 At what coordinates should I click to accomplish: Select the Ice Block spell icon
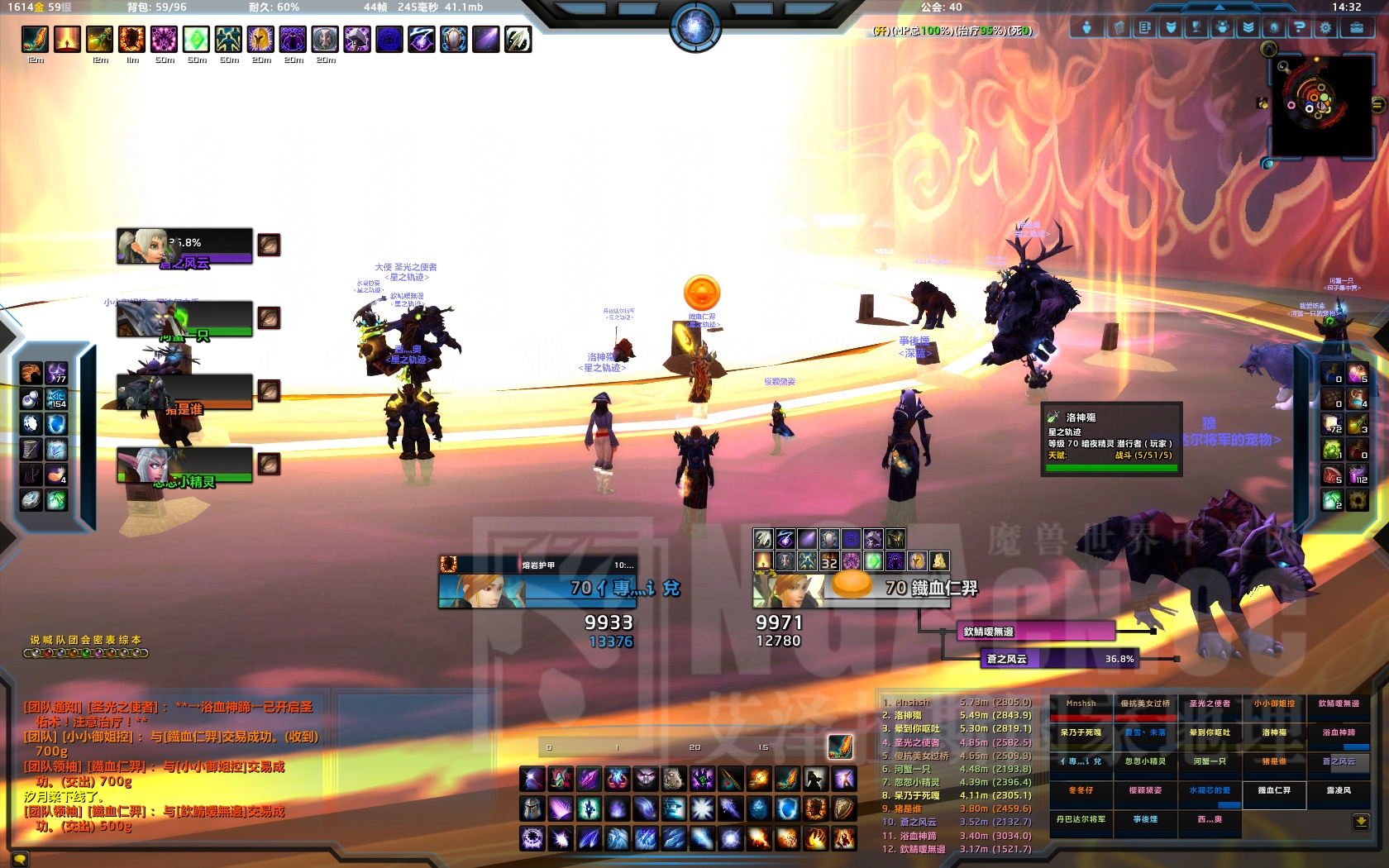pyautogui.click(x=759, y=808)
